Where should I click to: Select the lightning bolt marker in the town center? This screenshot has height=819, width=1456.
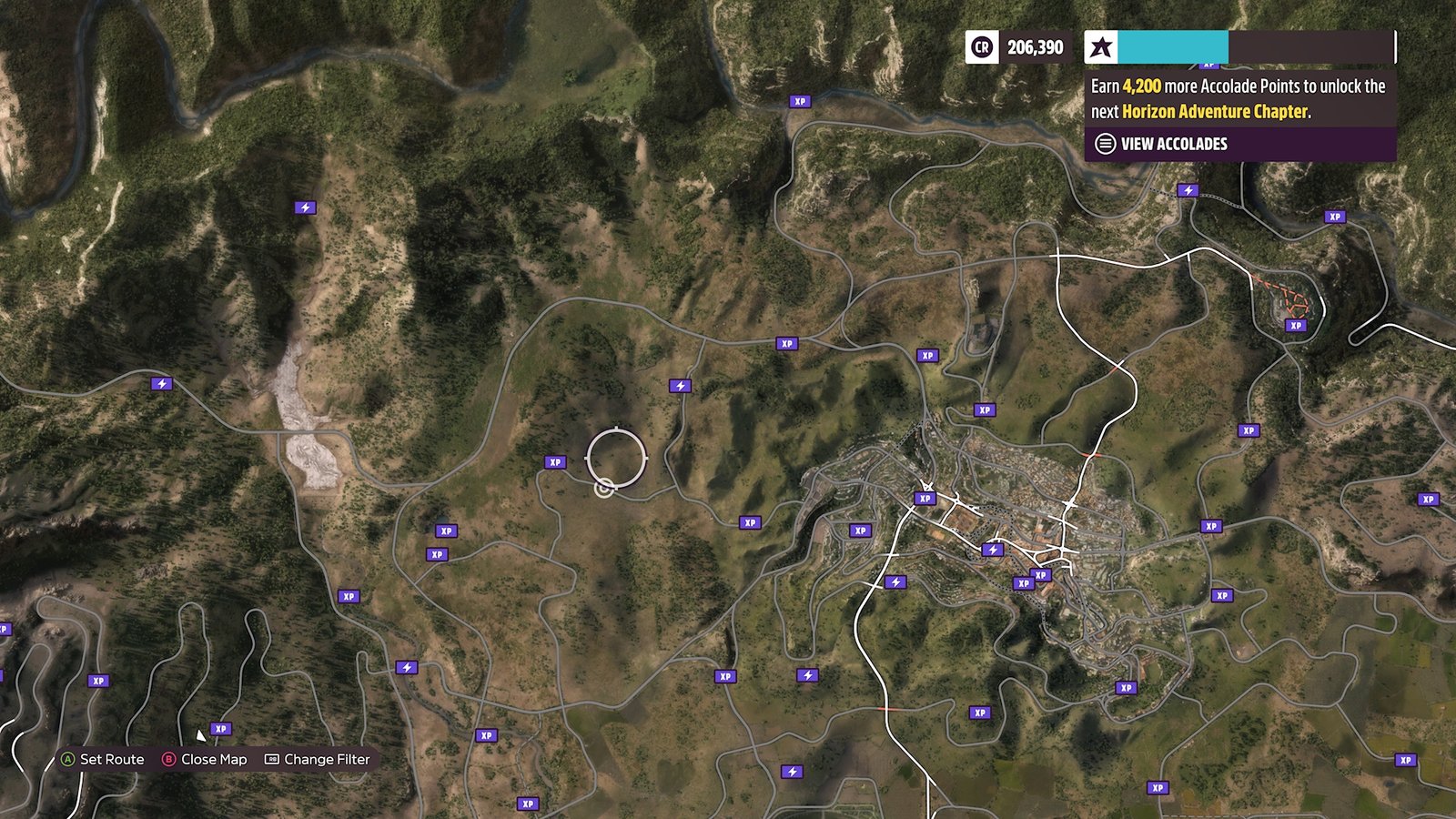tap(993, 550)
